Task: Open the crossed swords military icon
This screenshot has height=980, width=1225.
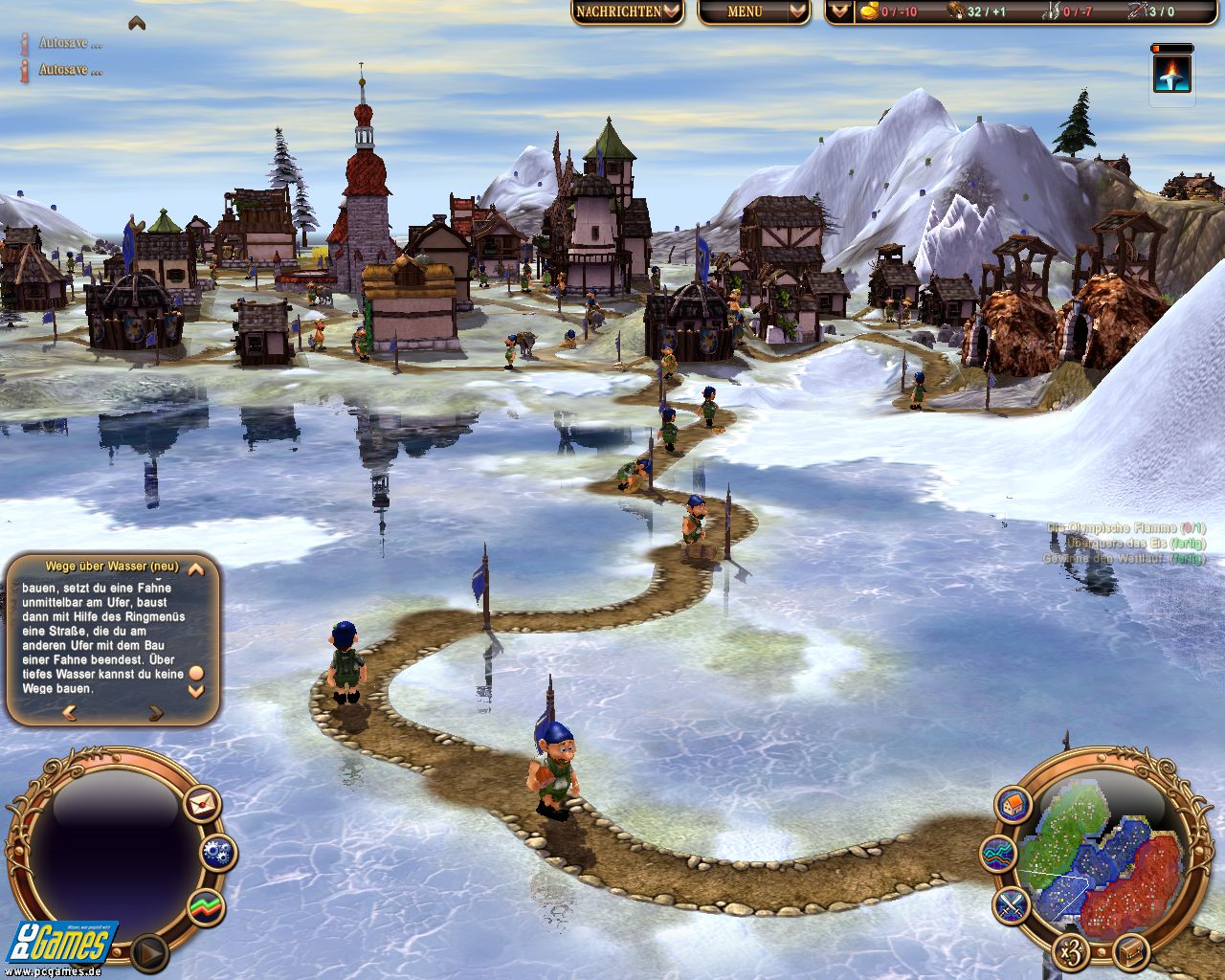Action: click(x=1011, y=902)
